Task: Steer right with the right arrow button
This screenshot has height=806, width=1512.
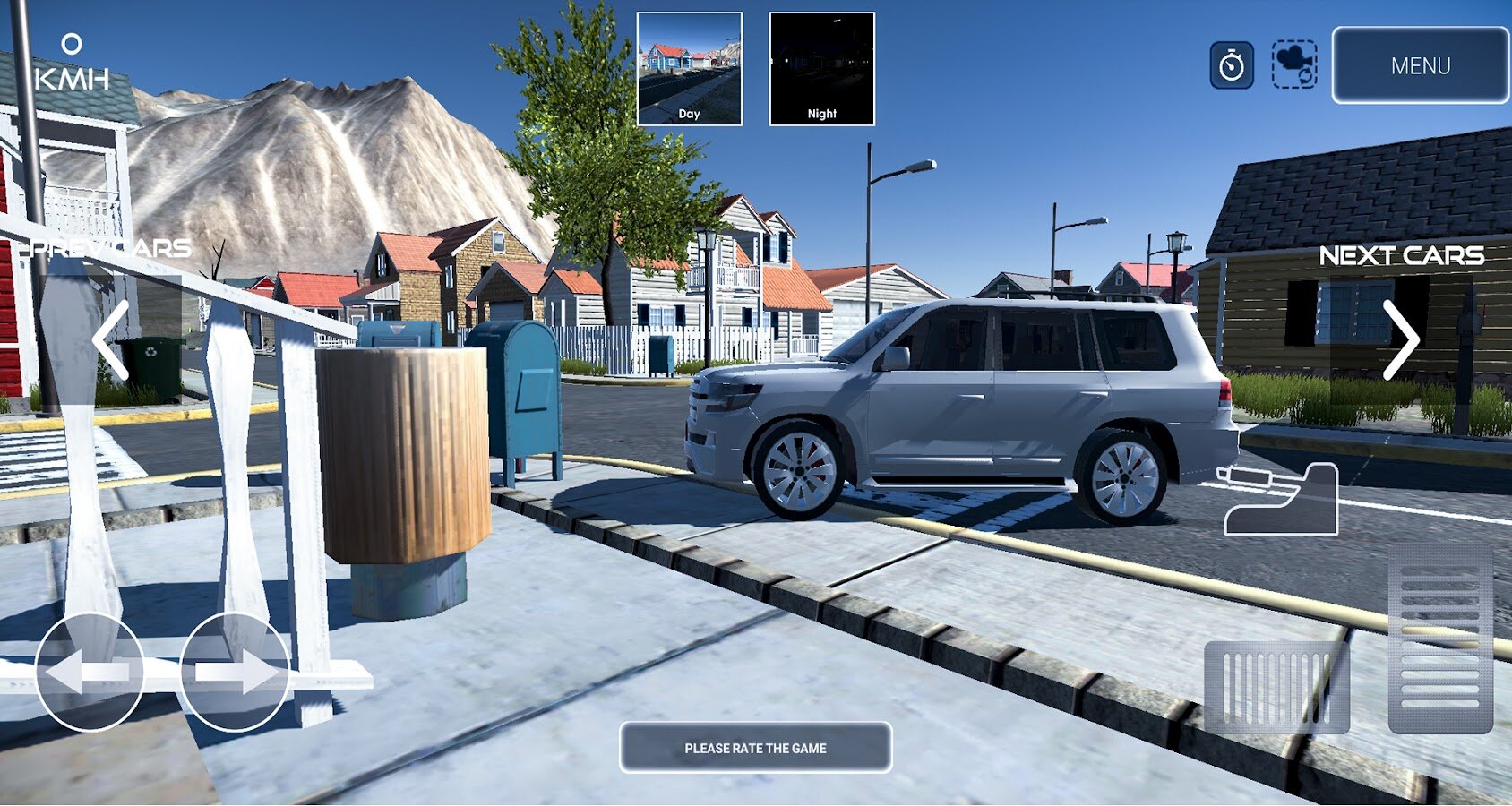Action: [x=235, y=672]
